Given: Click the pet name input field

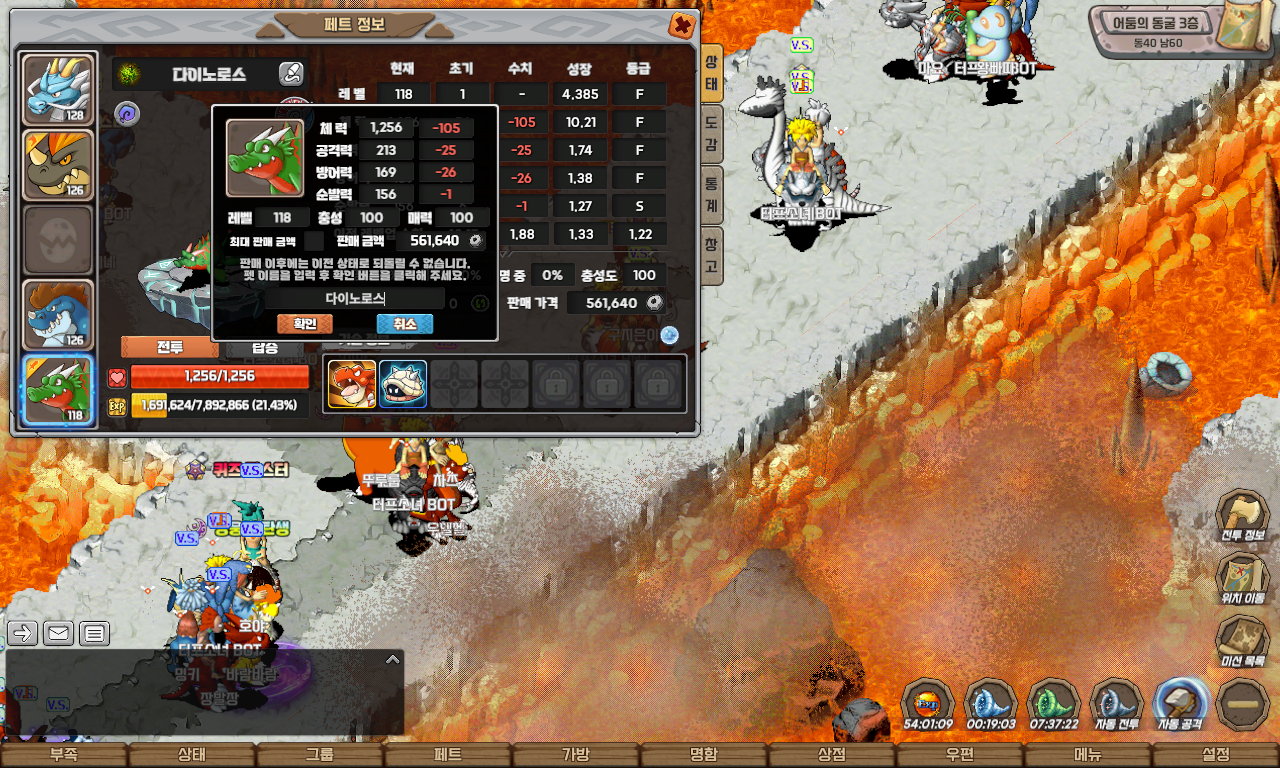Looking at the screenshot, I should (x=355, y=298).
